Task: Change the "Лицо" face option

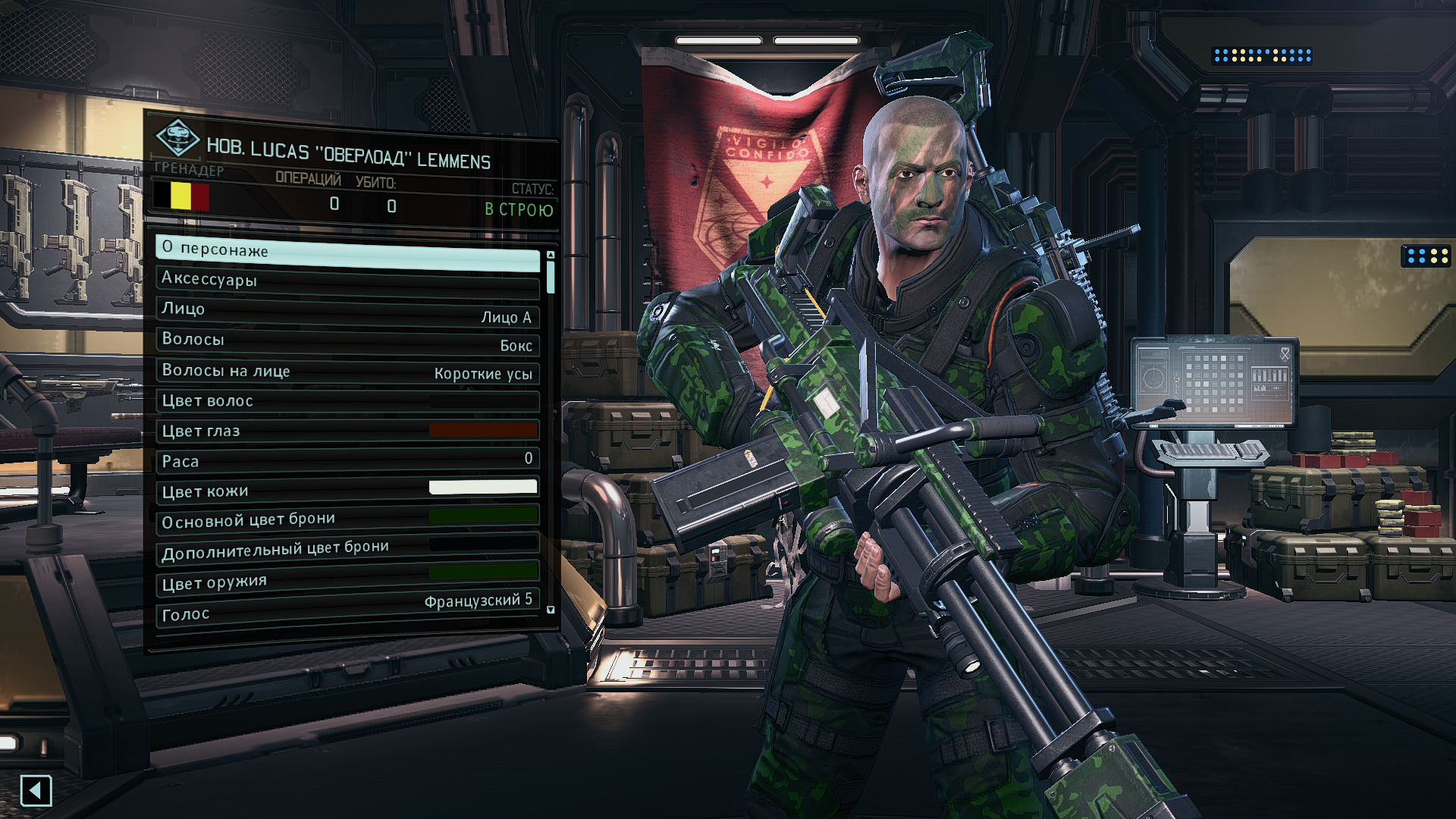Action: 347,312
